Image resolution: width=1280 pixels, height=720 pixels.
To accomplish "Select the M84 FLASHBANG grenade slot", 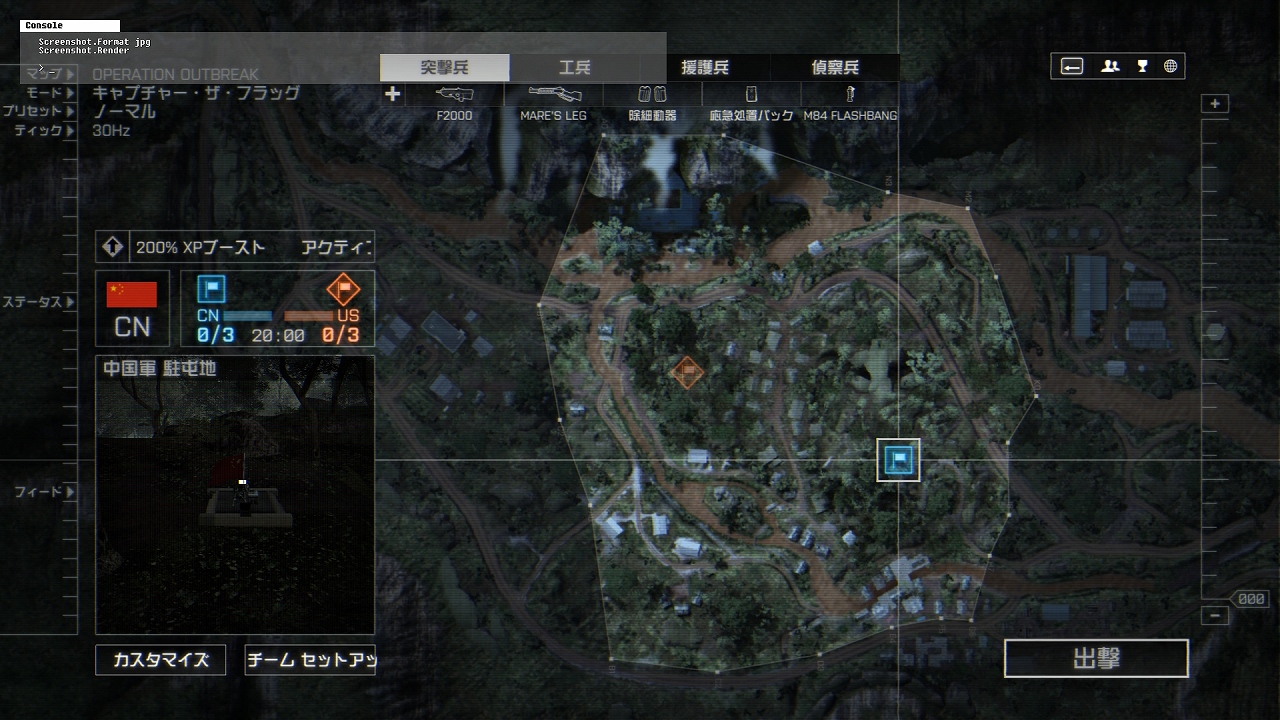I will tap(850, 102).
